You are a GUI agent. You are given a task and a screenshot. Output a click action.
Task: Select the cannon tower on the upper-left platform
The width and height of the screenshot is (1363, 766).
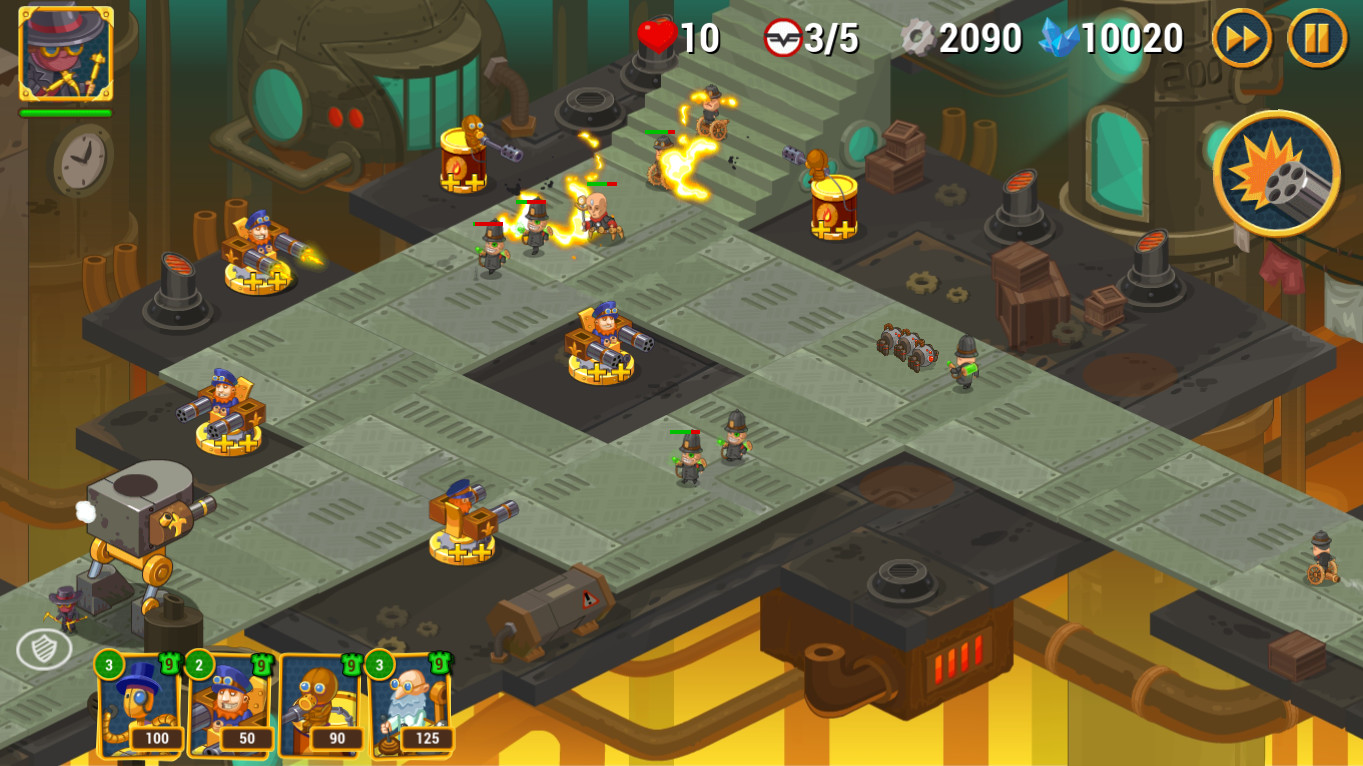pos(255,250)
